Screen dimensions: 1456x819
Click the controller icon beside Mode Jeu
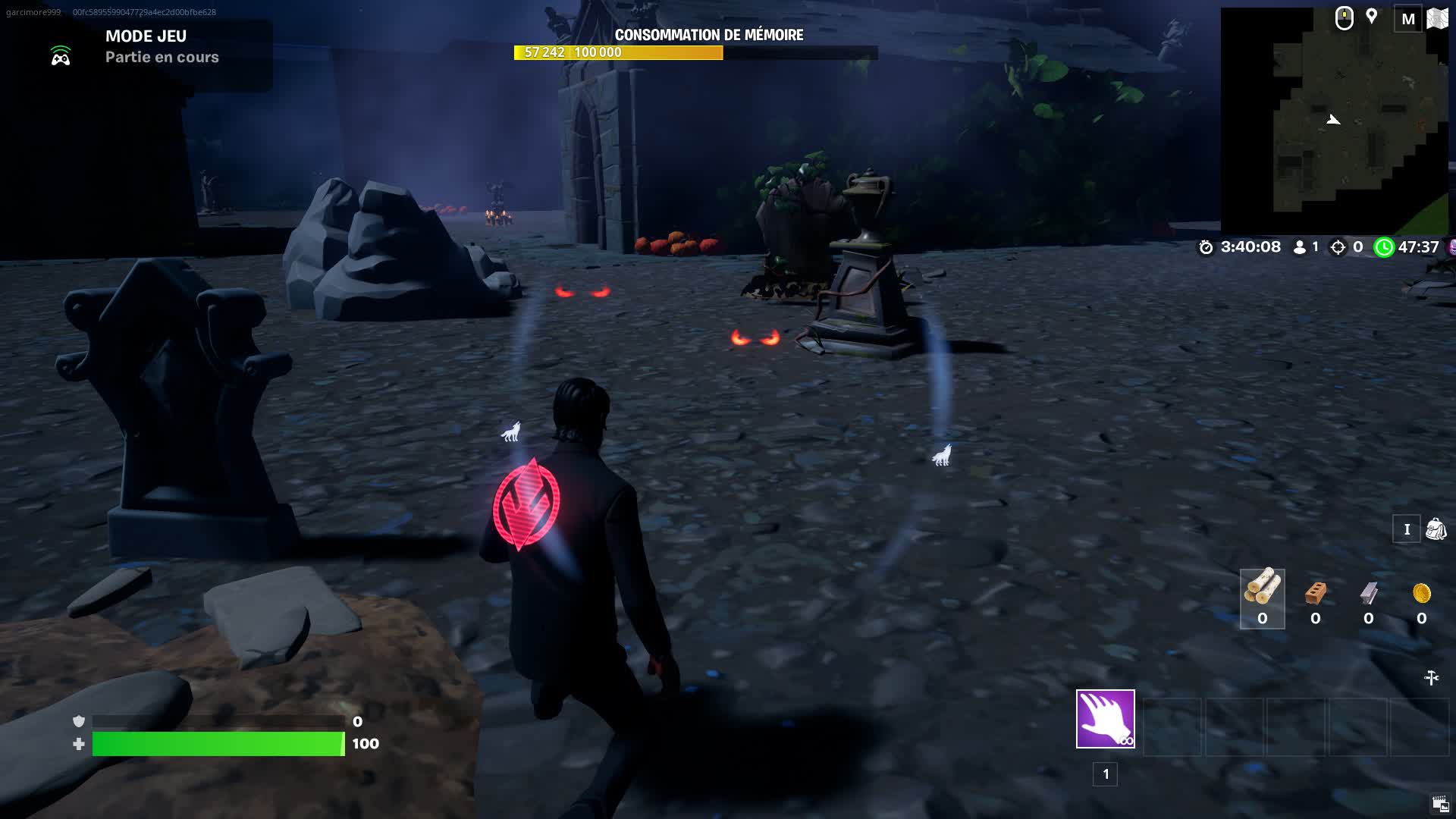click(x=61, y=55)
